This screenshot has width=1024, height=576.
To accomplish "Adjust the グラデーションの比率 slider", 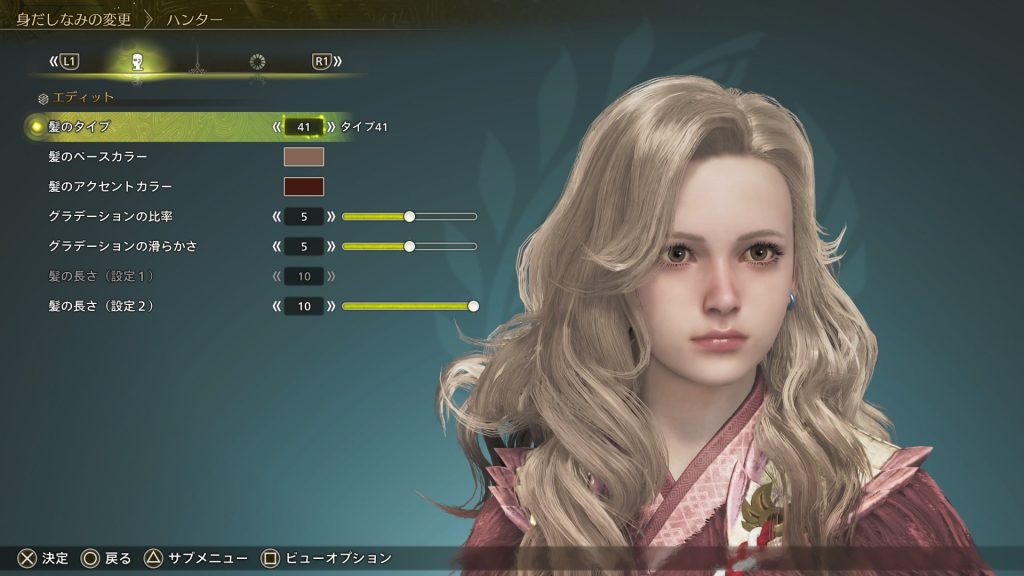I will click(x=409, y=216).
